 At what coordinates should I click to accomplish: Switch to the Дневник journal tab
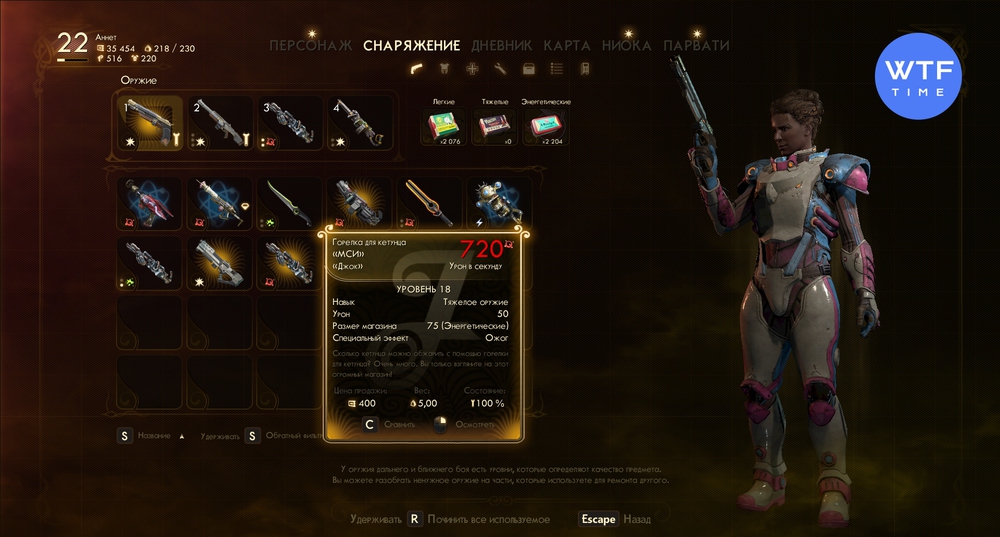[x=498, y=46]
